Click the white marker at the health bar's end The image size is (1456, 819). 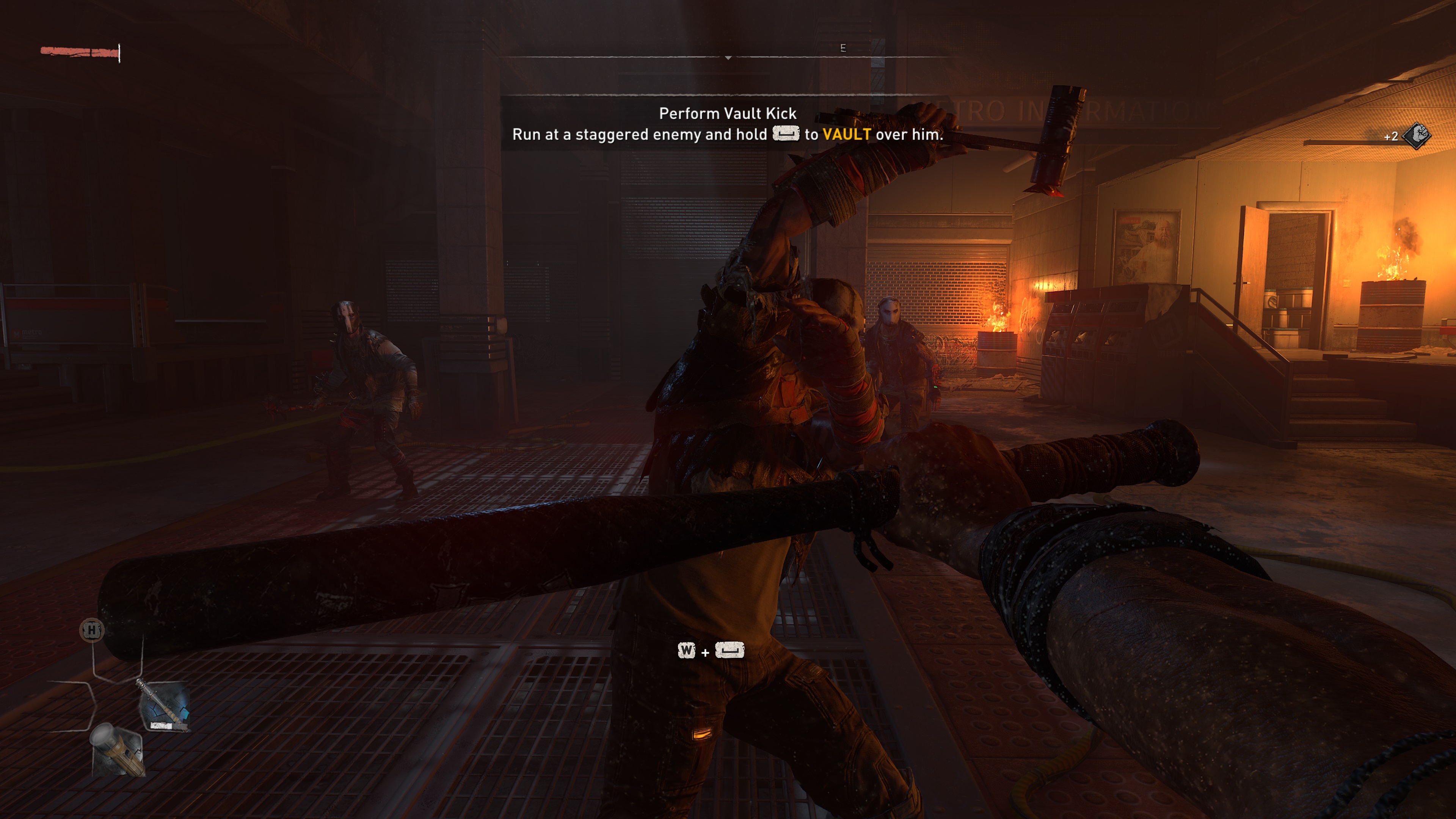coord(120,53)
